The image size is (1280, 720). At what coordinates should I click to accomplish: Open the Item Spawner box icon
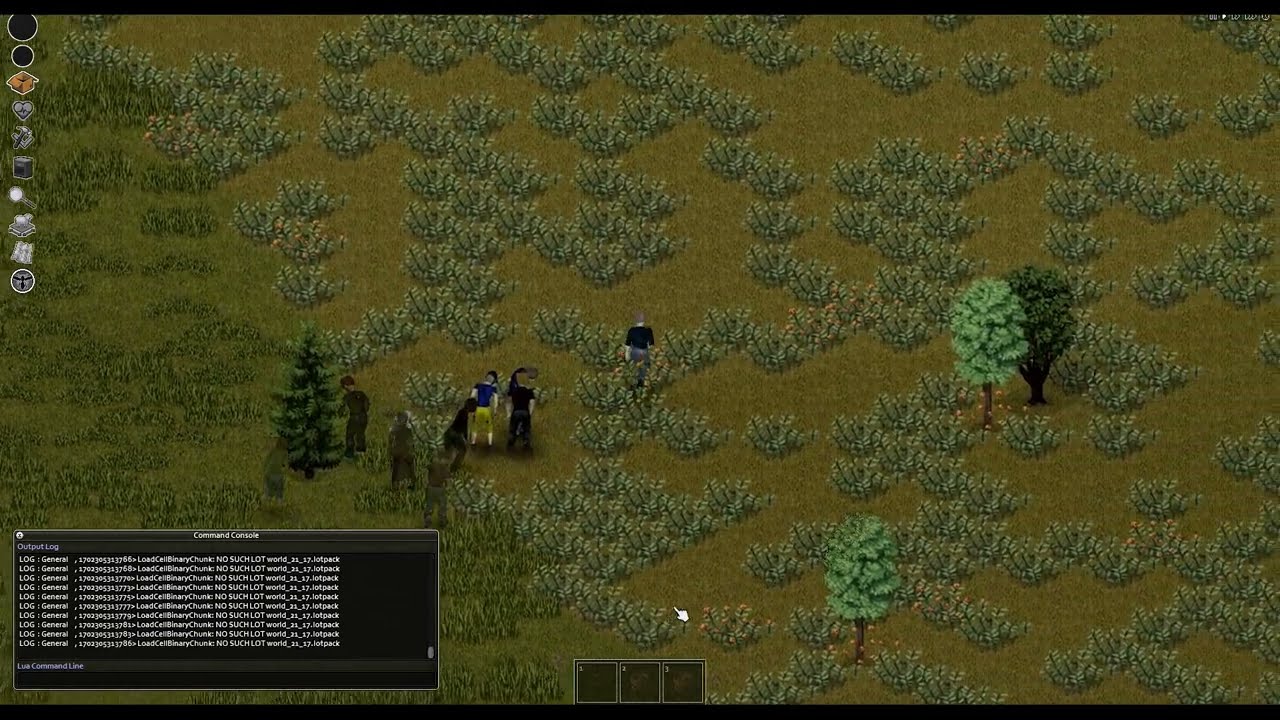pyautogui.click(x=22, y=83)
